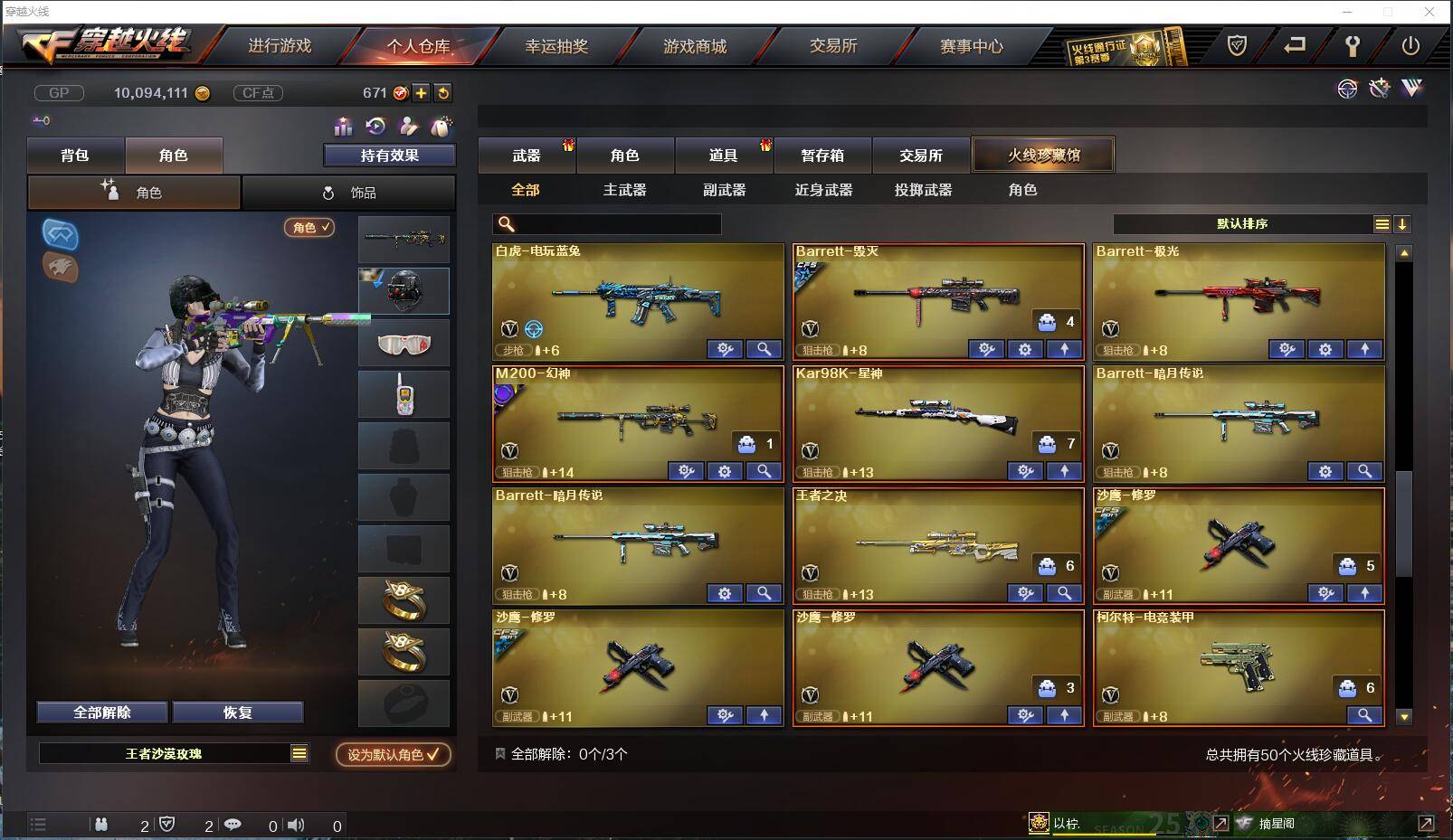
Task: Click the yellow + icon to add CF points
Action: point(421,92)
